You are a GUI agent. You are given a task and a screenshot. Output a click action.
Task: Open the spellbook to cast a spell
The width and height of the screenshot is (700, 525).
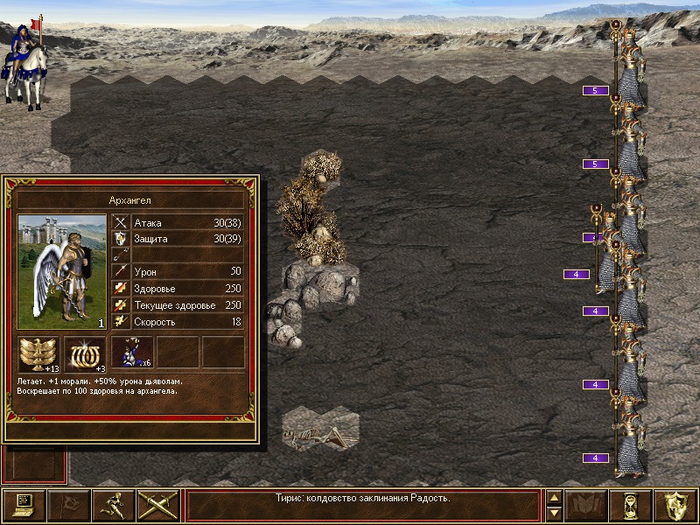587,505
